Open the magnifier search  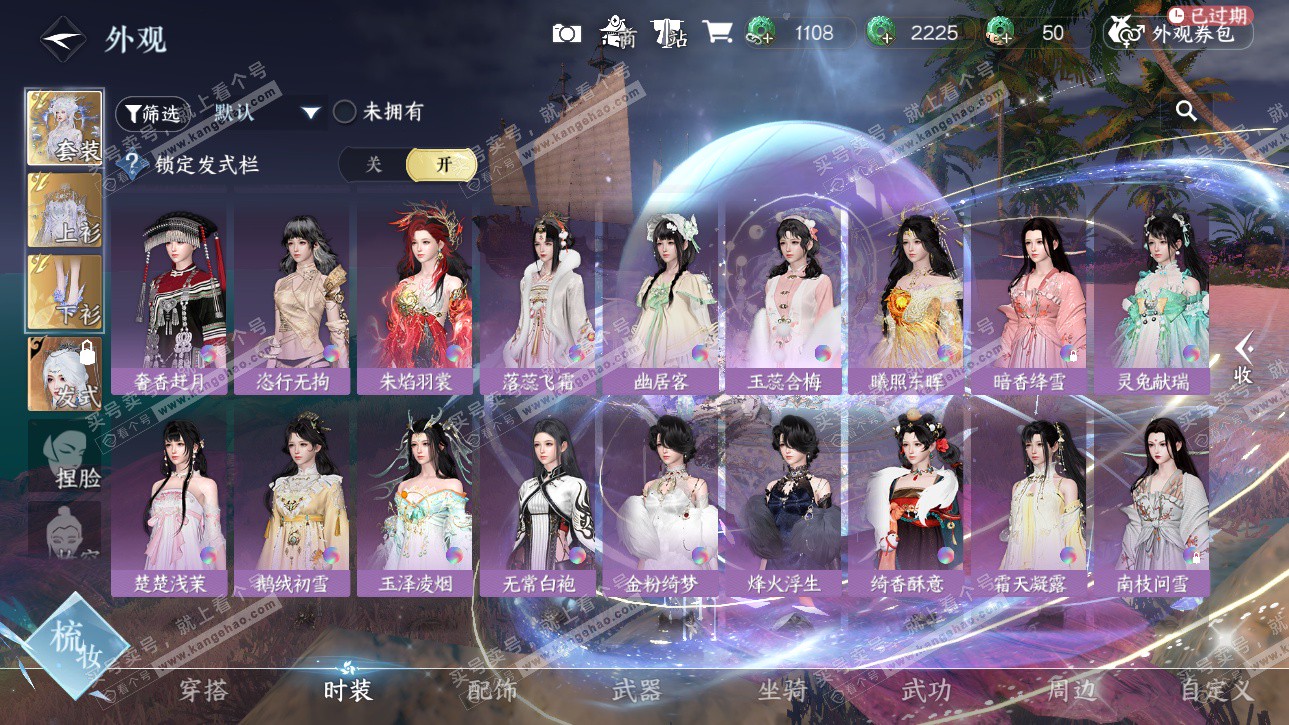tap(1186, 111)
